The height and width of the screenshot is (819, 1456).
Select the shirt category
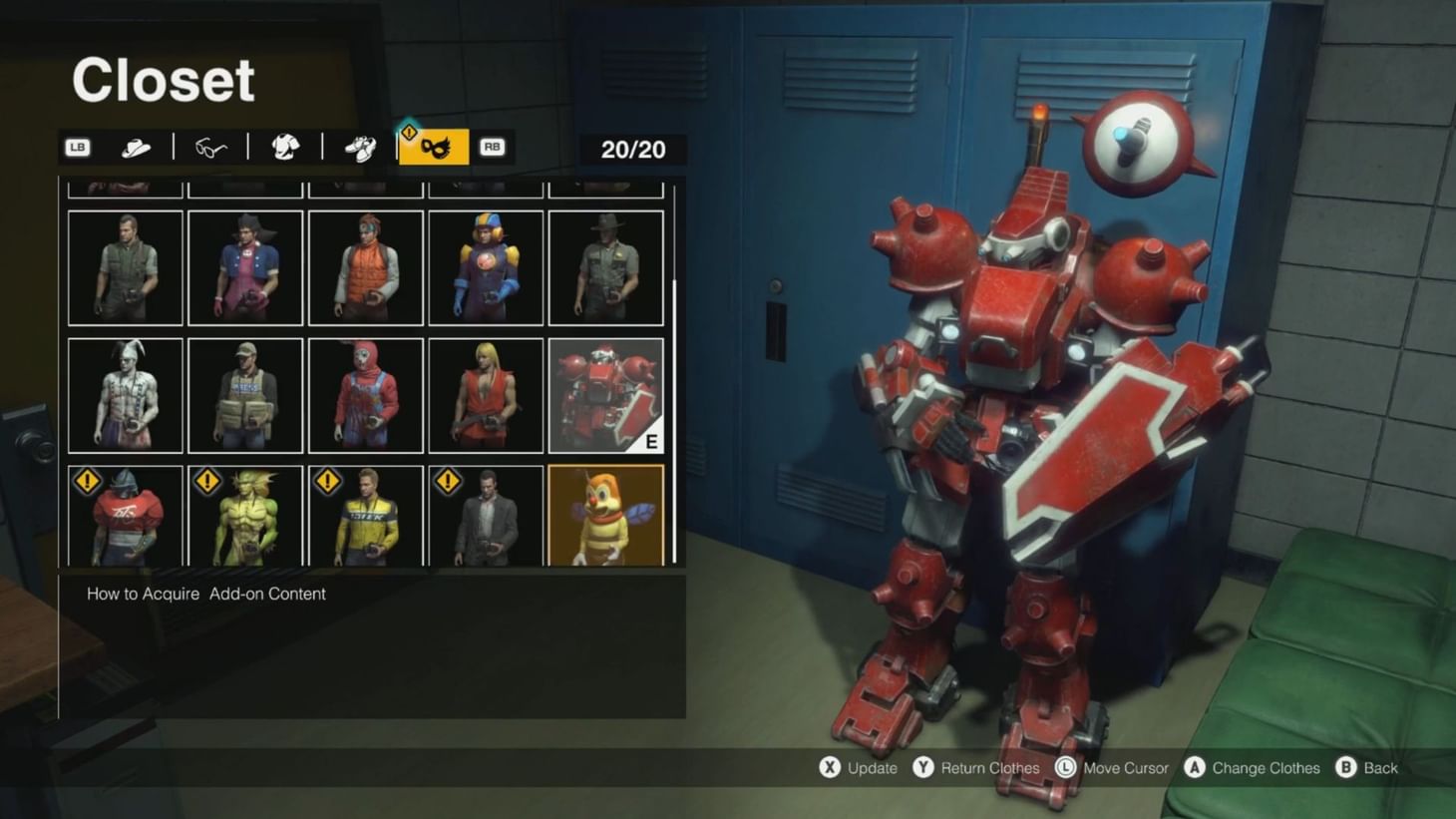pos(284,147)
